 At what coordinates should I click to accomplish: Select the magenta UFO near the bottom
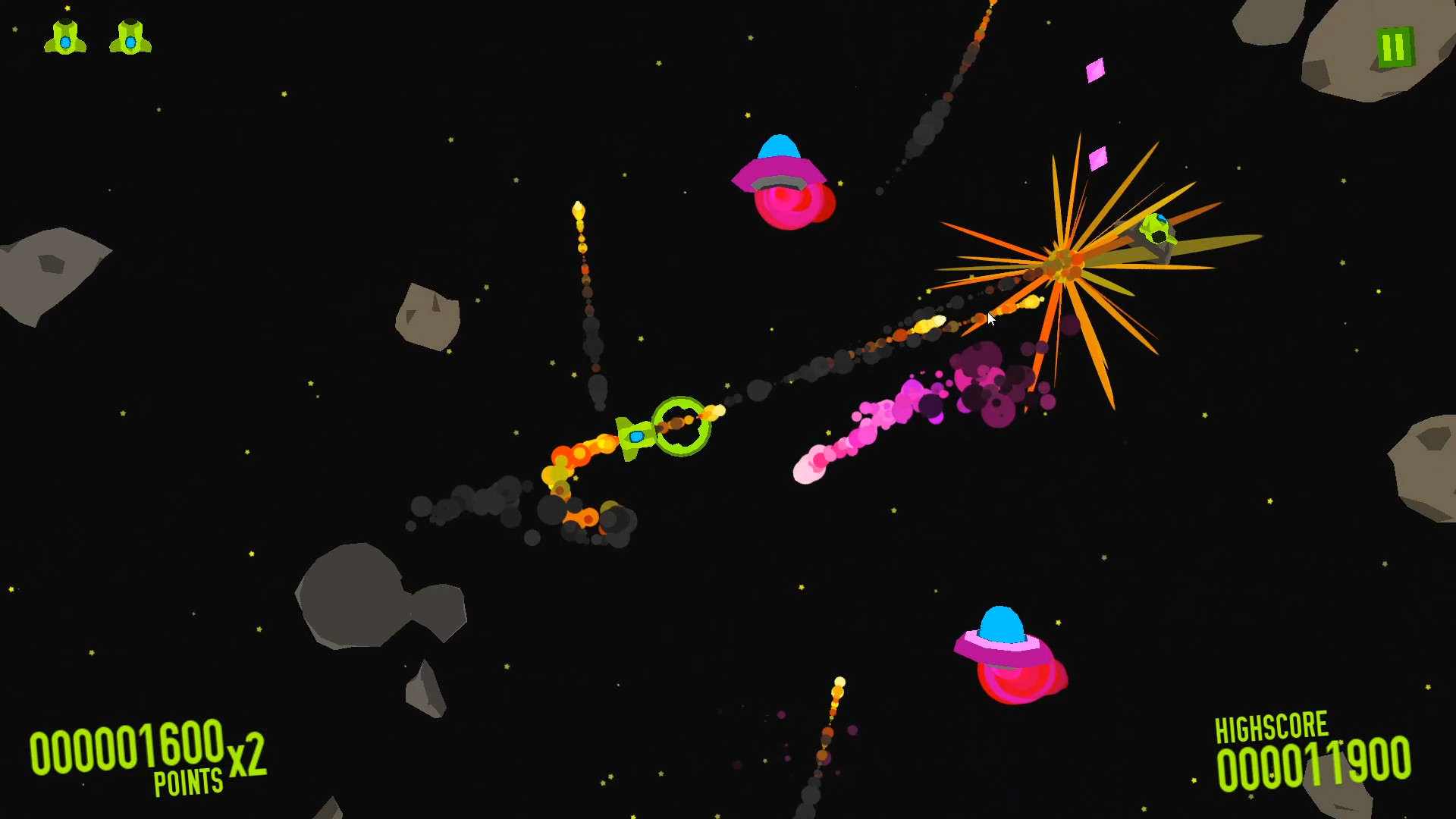coord(1005,652)
